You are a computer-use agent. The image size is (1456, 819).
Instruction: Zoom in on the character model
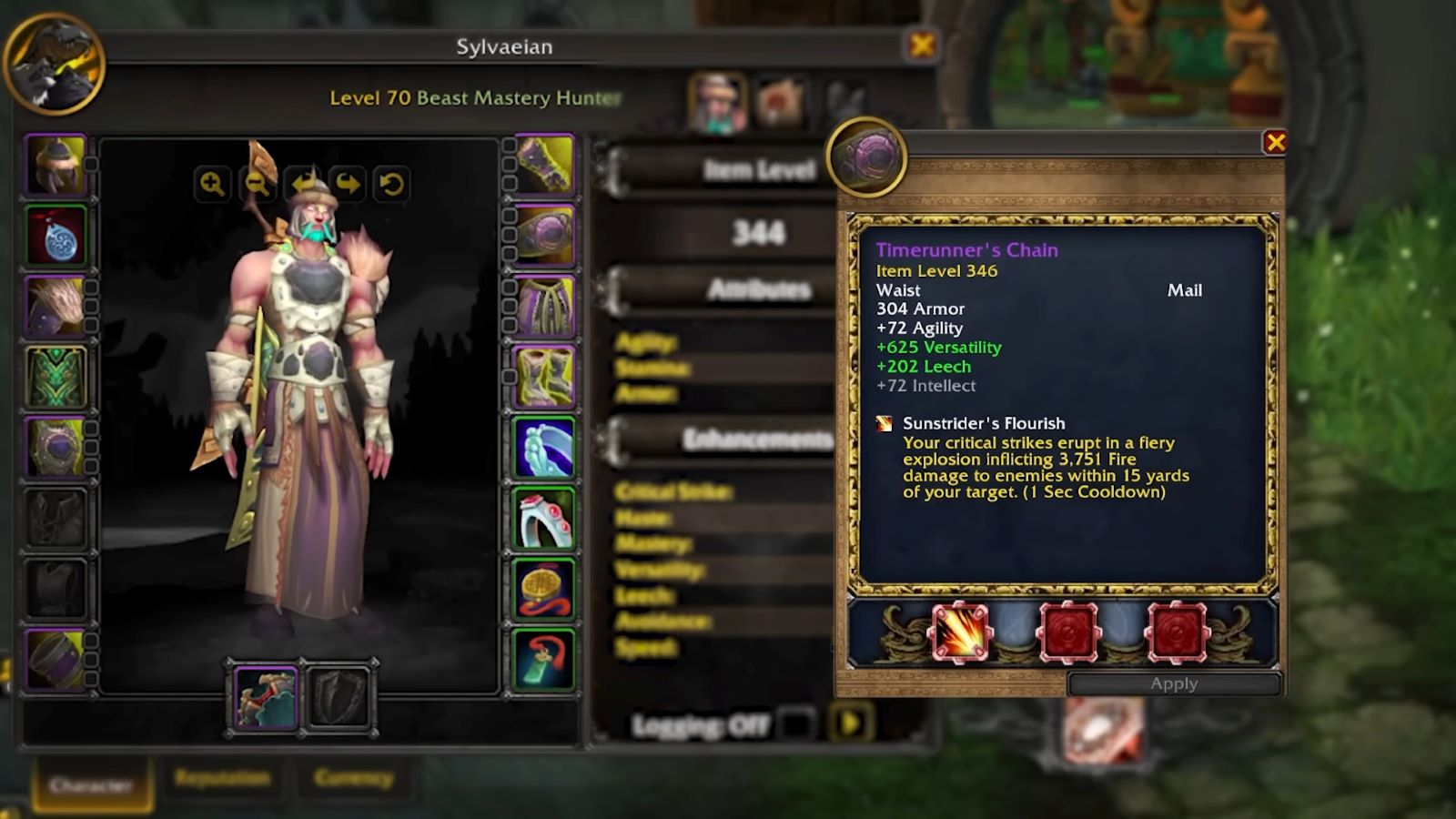(x=210, y=183)
